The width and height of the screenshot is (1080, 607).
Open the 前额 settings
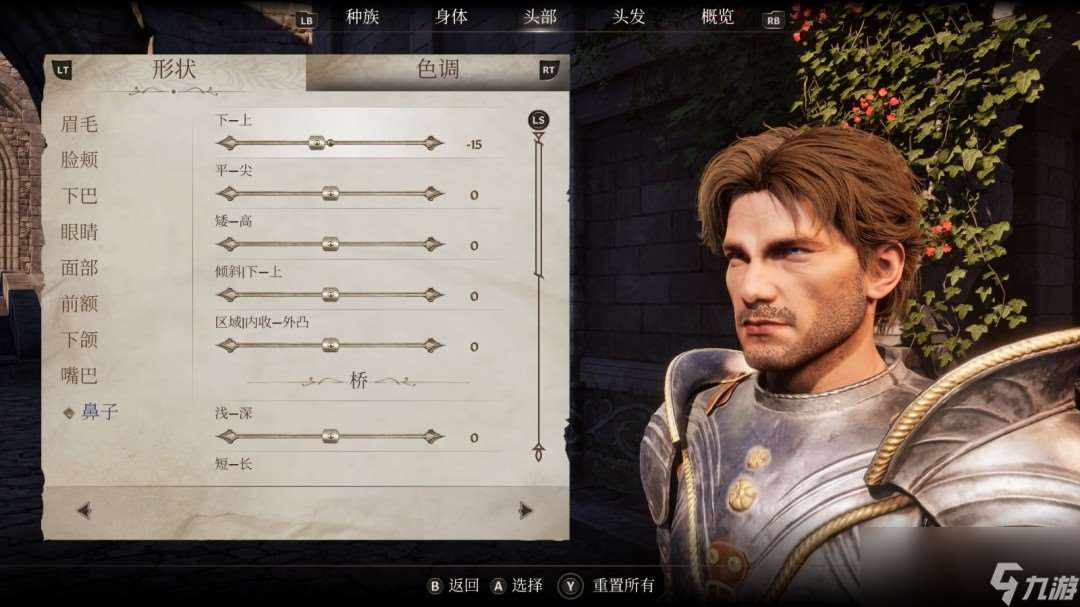pyautogui.click(x=79, y=304)
